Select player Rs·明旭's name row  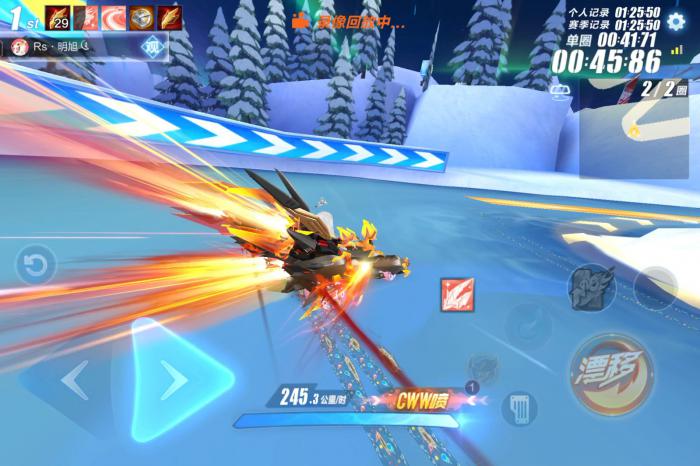[x=62, y=46]
